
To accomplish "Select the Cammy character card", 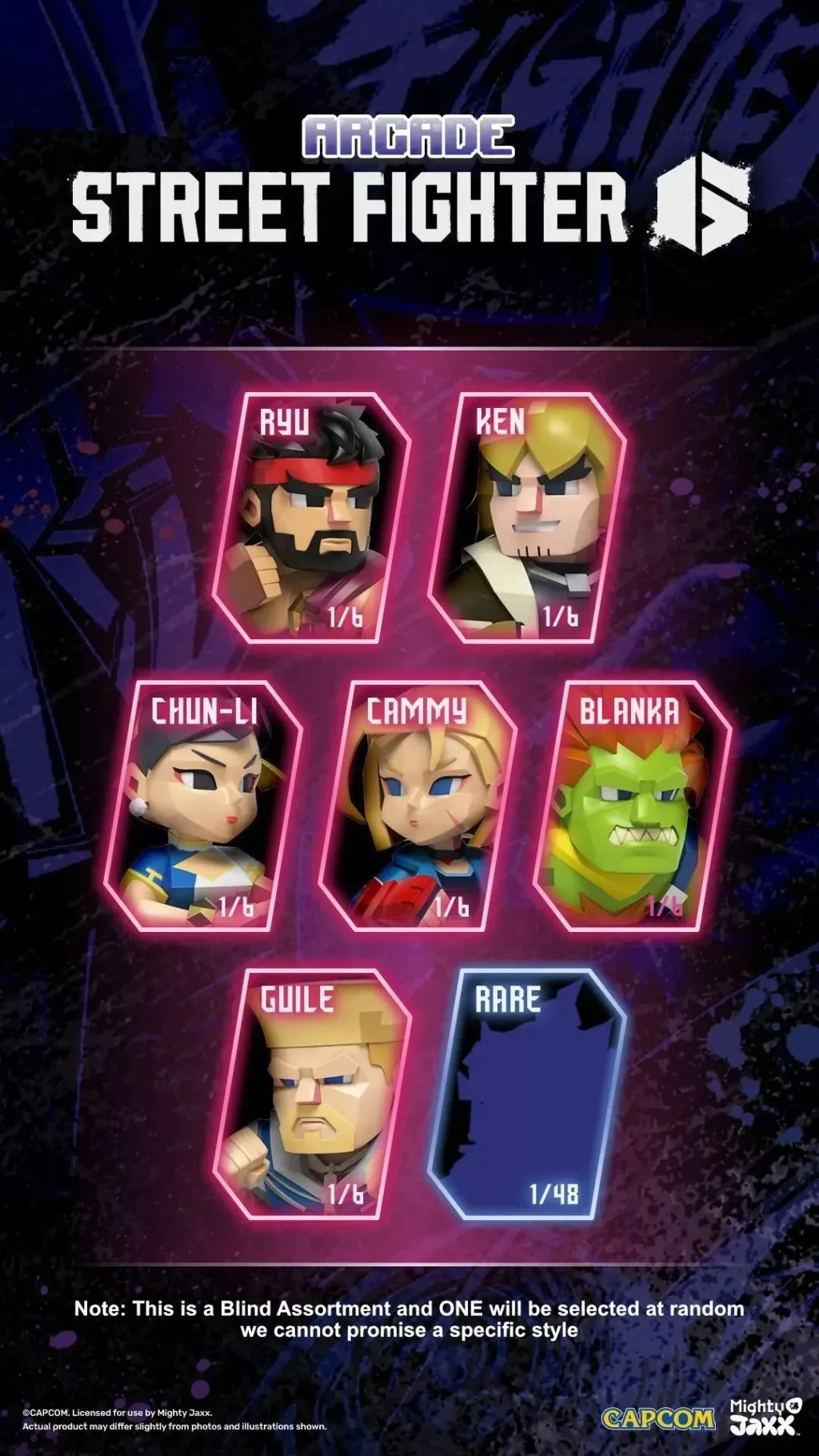I will pos(417,806).
